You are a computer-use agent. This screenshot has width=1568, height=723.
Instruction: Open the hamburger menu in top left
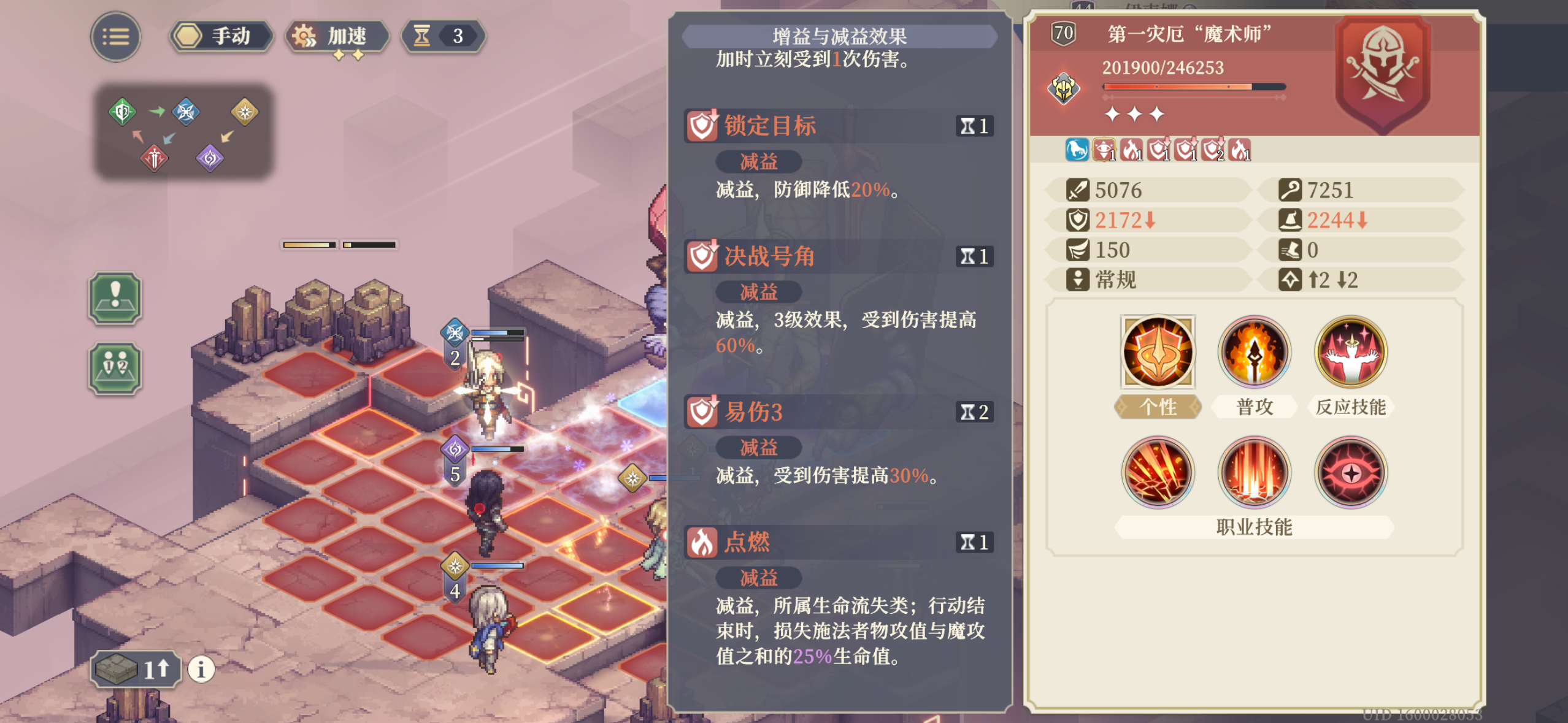coord(115,37)
